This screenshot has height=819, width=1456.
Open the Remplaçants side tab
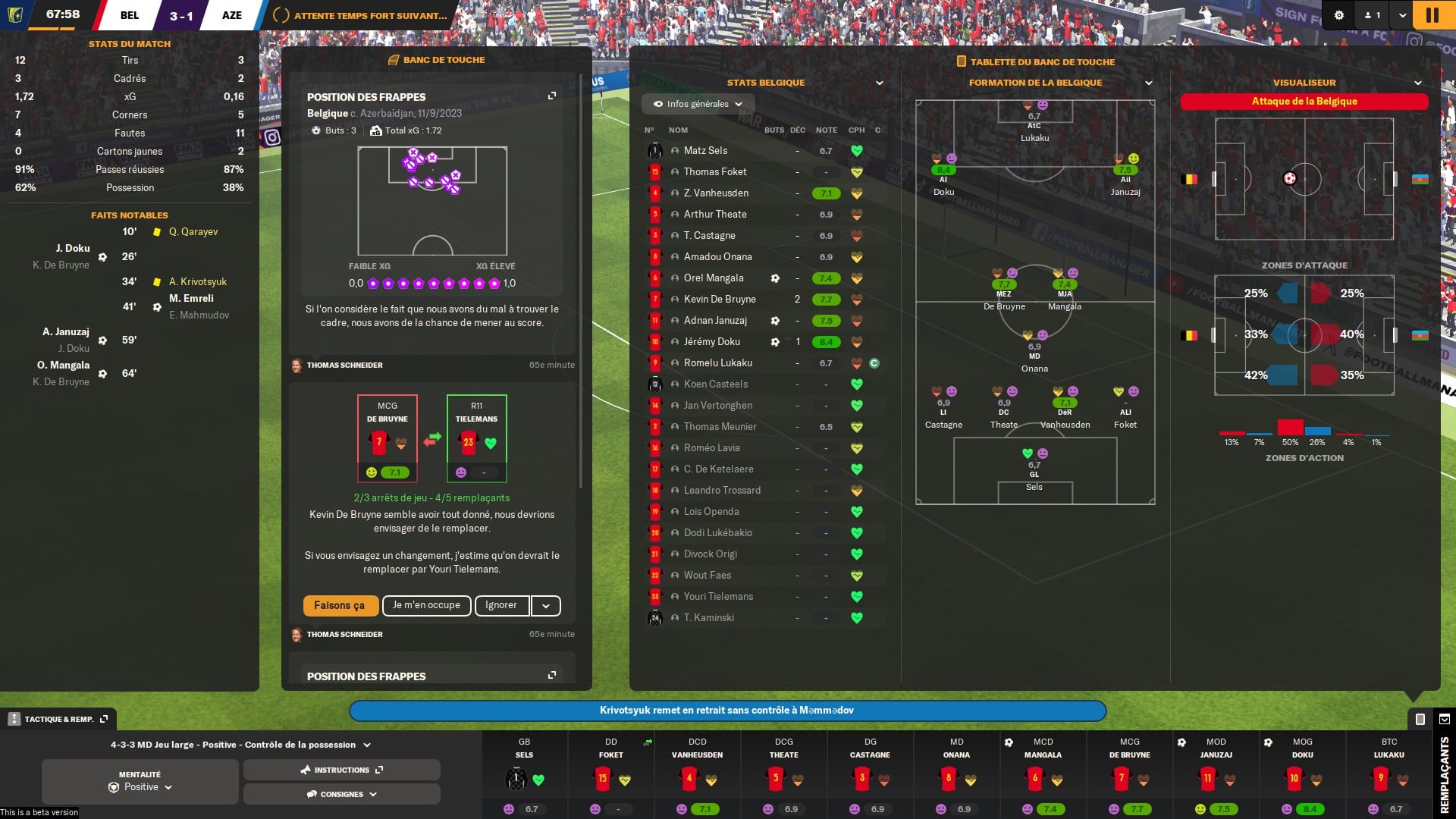(x=1444, y=773)
